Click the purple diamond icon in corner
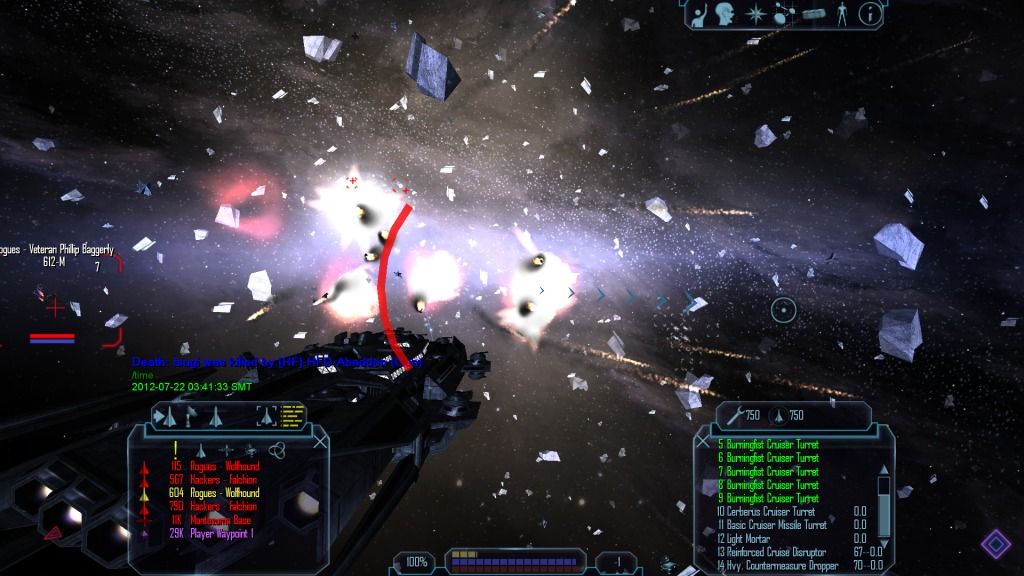Viewport: 1024px width, 576px height. pos(995,545)
